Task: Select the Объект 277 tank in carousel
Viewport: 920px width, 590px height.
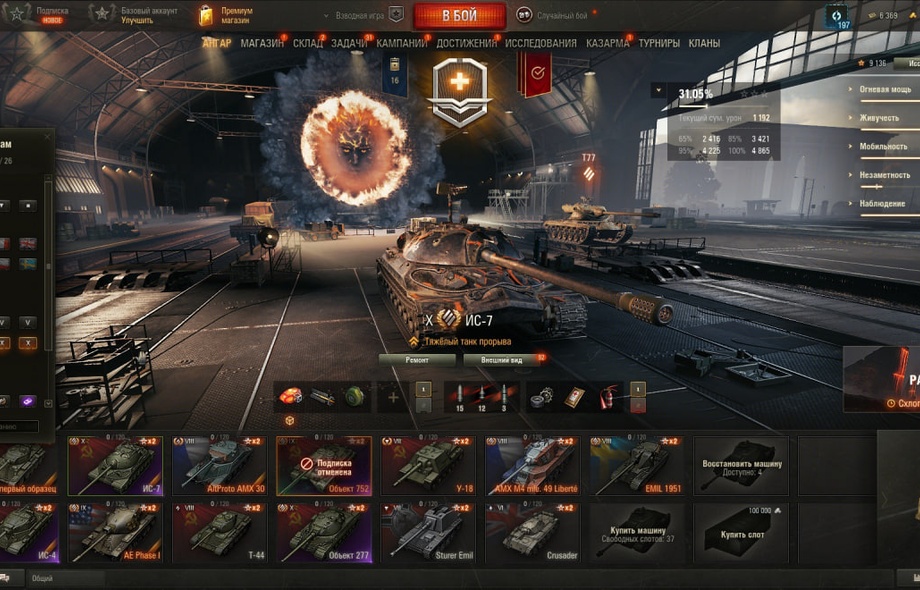Action: pos(324,532)
